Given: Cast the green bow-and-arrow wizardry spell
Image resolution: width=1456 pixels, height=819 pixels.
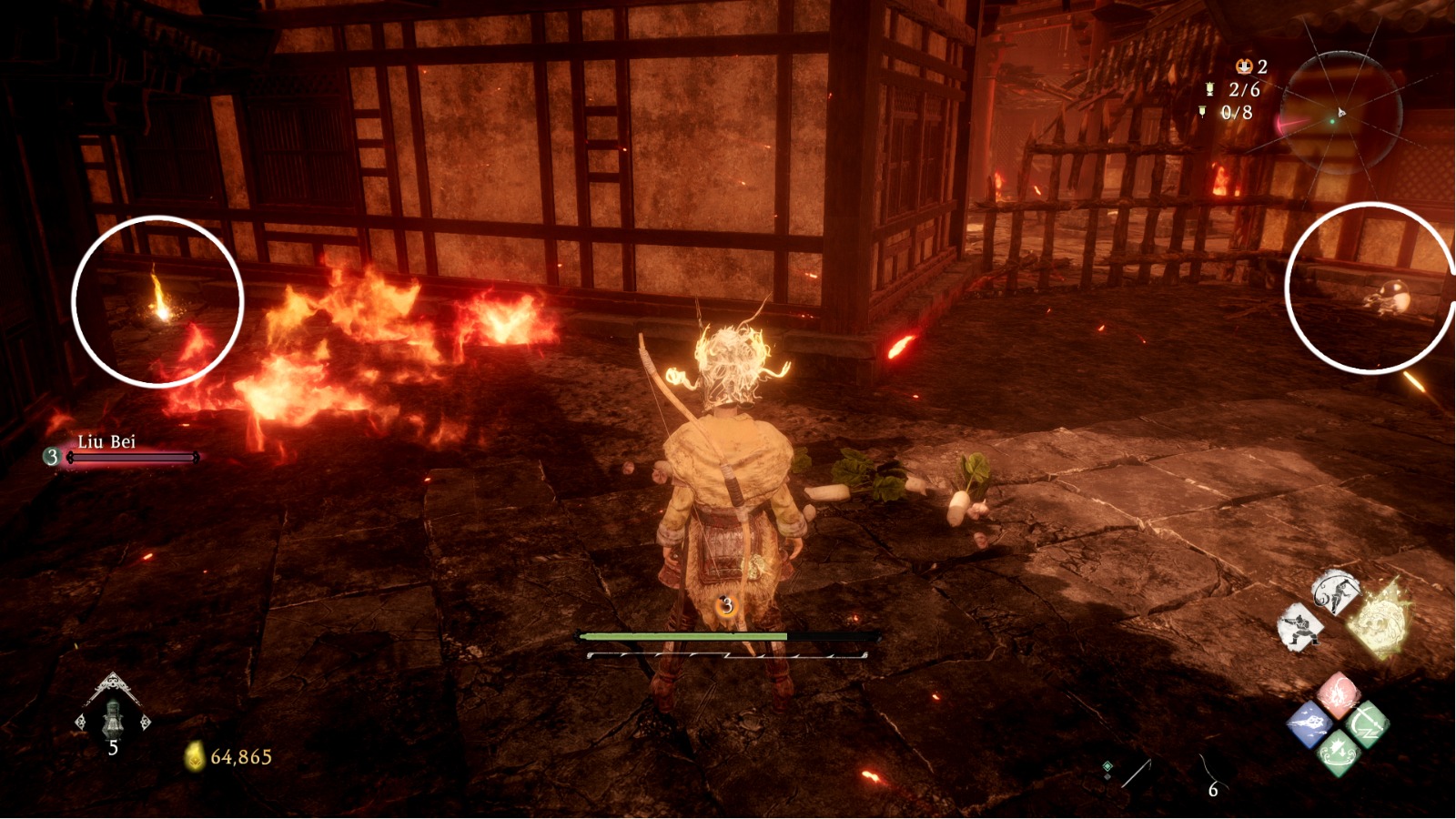Looking at the screenshot, I should coord(1365,724).
